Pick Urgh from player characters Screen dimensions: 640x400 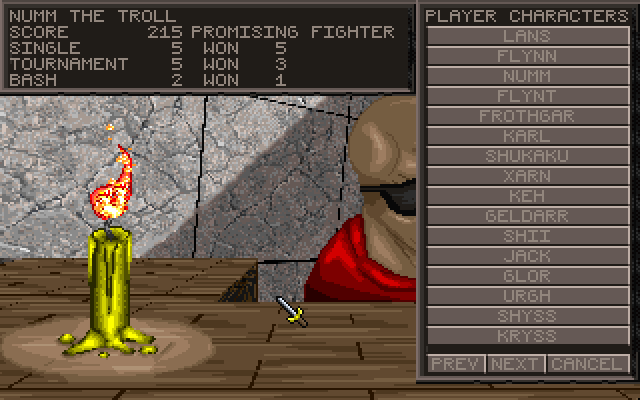pyautogui.click(x=527, y=296)
